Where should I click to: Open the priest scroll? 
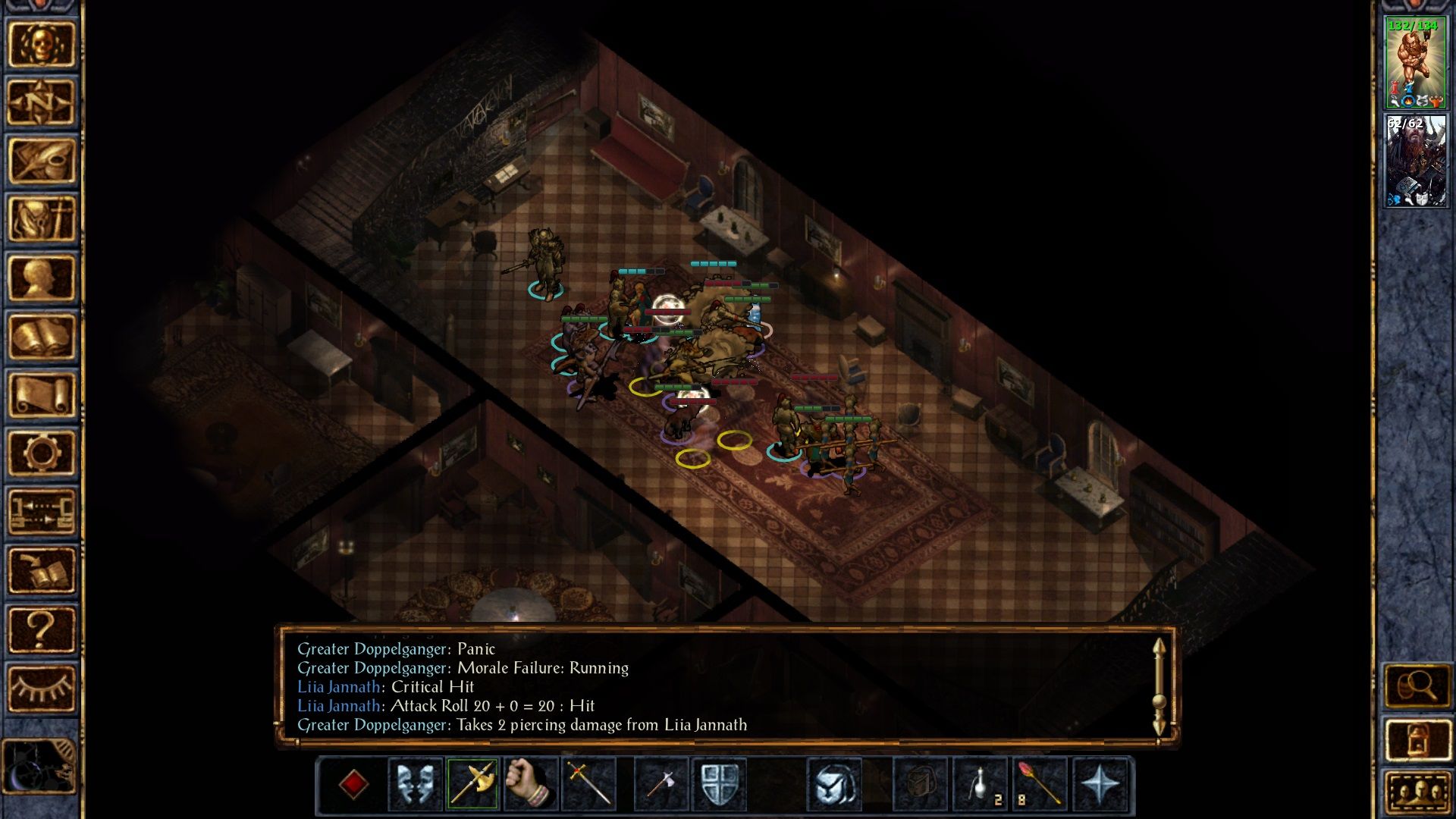click(x=41, y=394)
